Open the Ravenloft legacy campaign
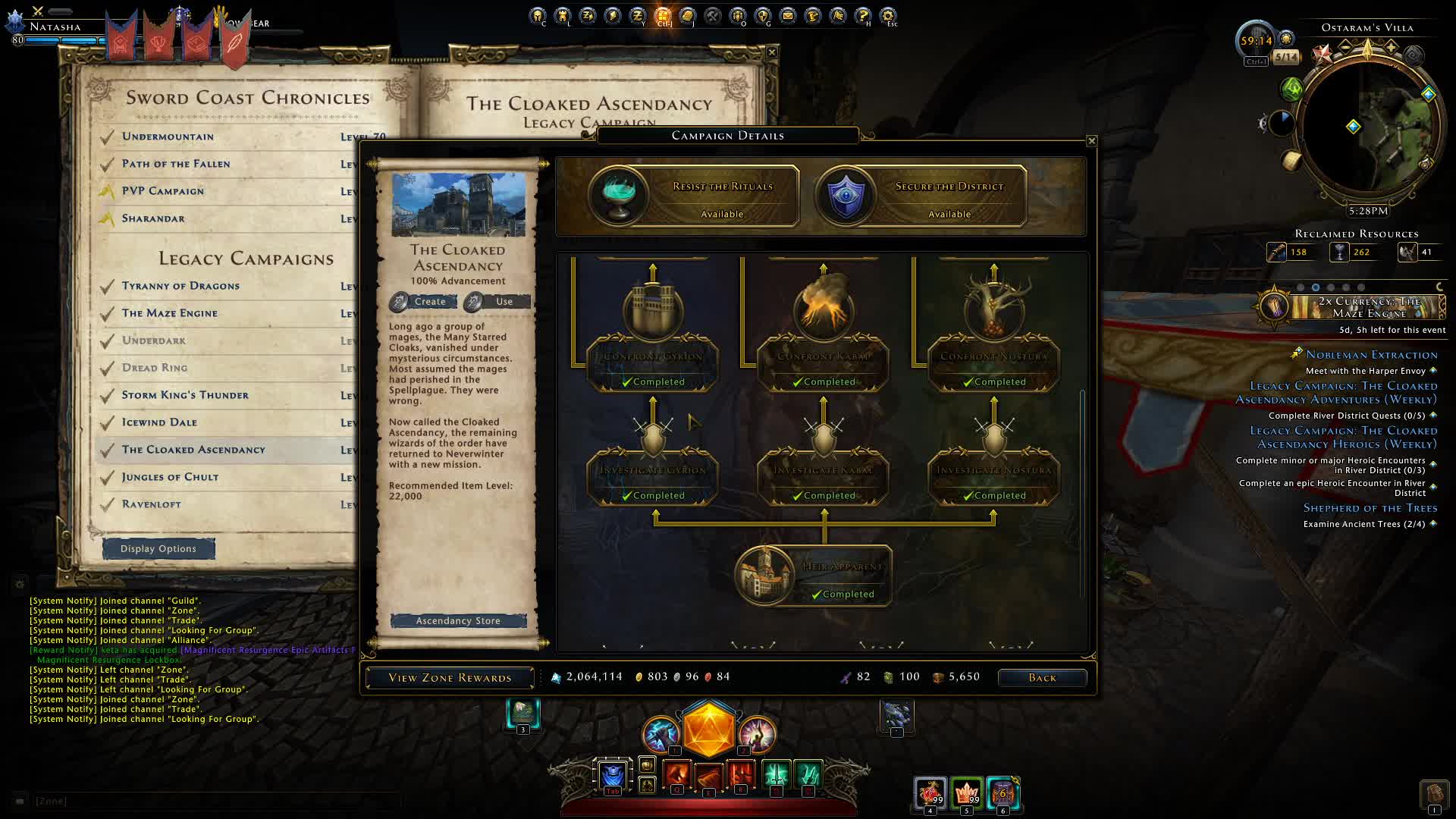1456x819 pixels. 152,504
